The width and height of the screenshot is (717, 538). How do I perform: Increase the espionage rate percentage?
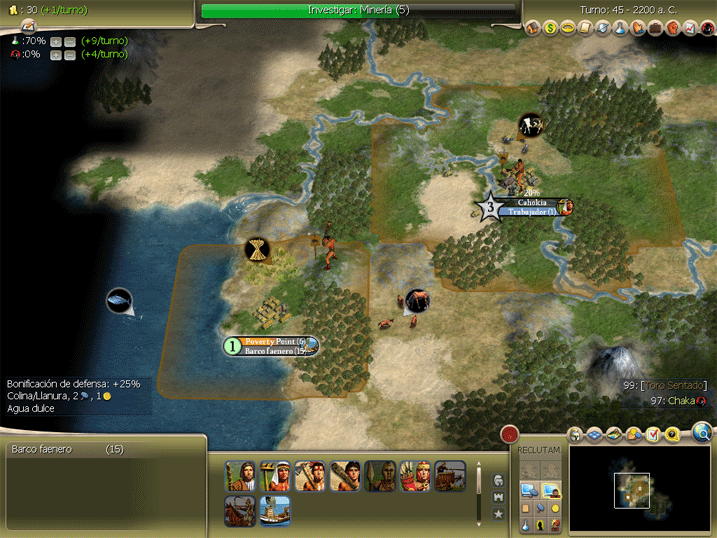55,55
